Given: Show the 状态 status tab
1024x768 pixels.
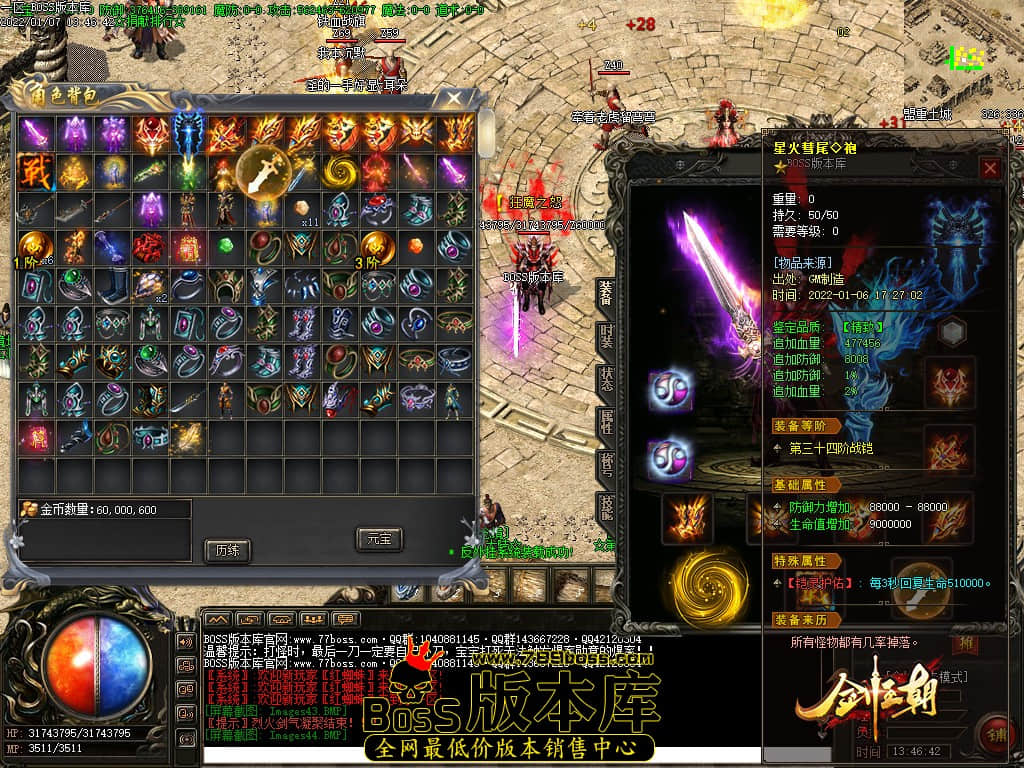Looking at the screenshot, I should pyautogui.click(x=606, y=379).
